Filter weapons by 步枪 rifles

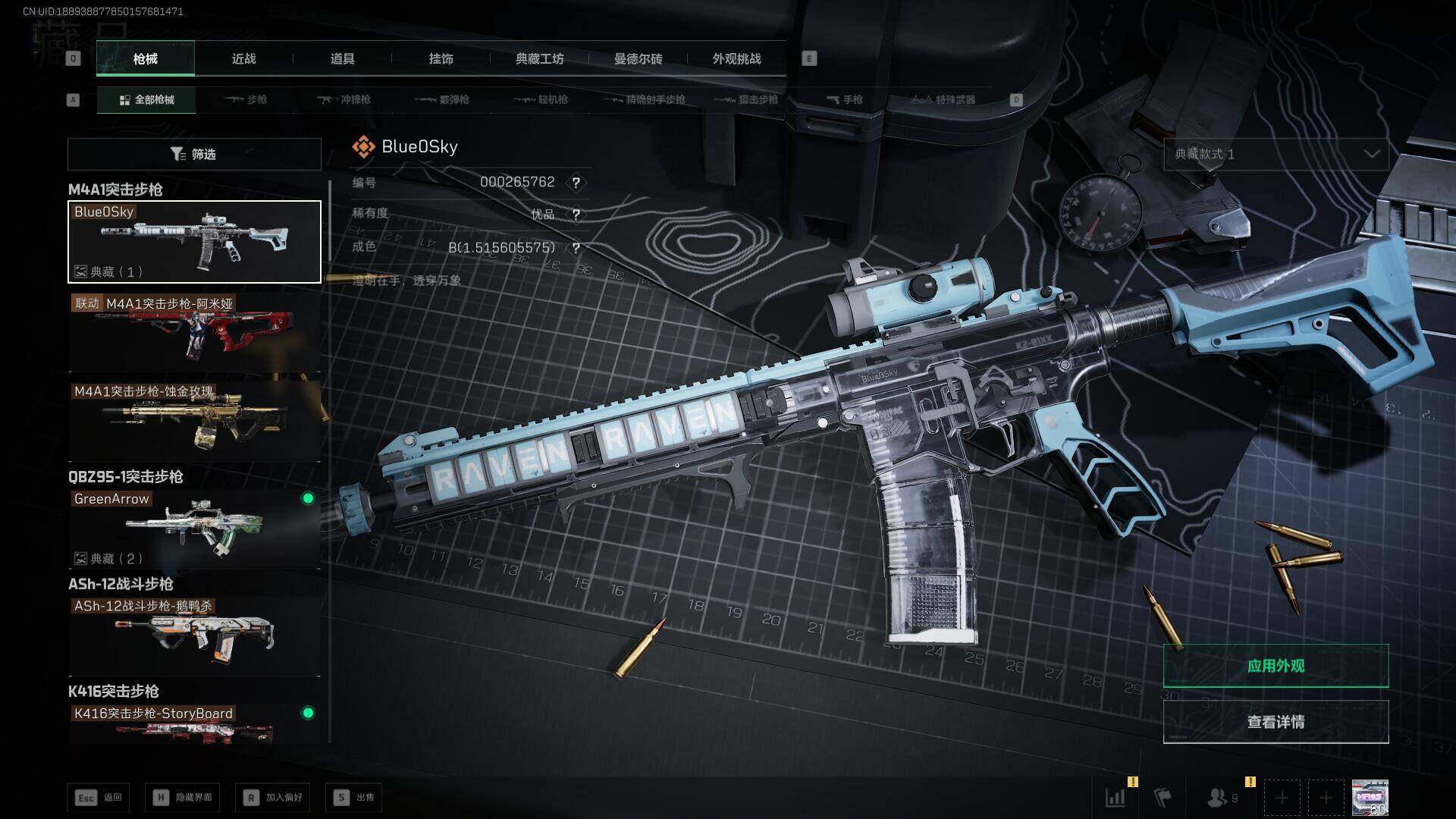coord(246,99)
